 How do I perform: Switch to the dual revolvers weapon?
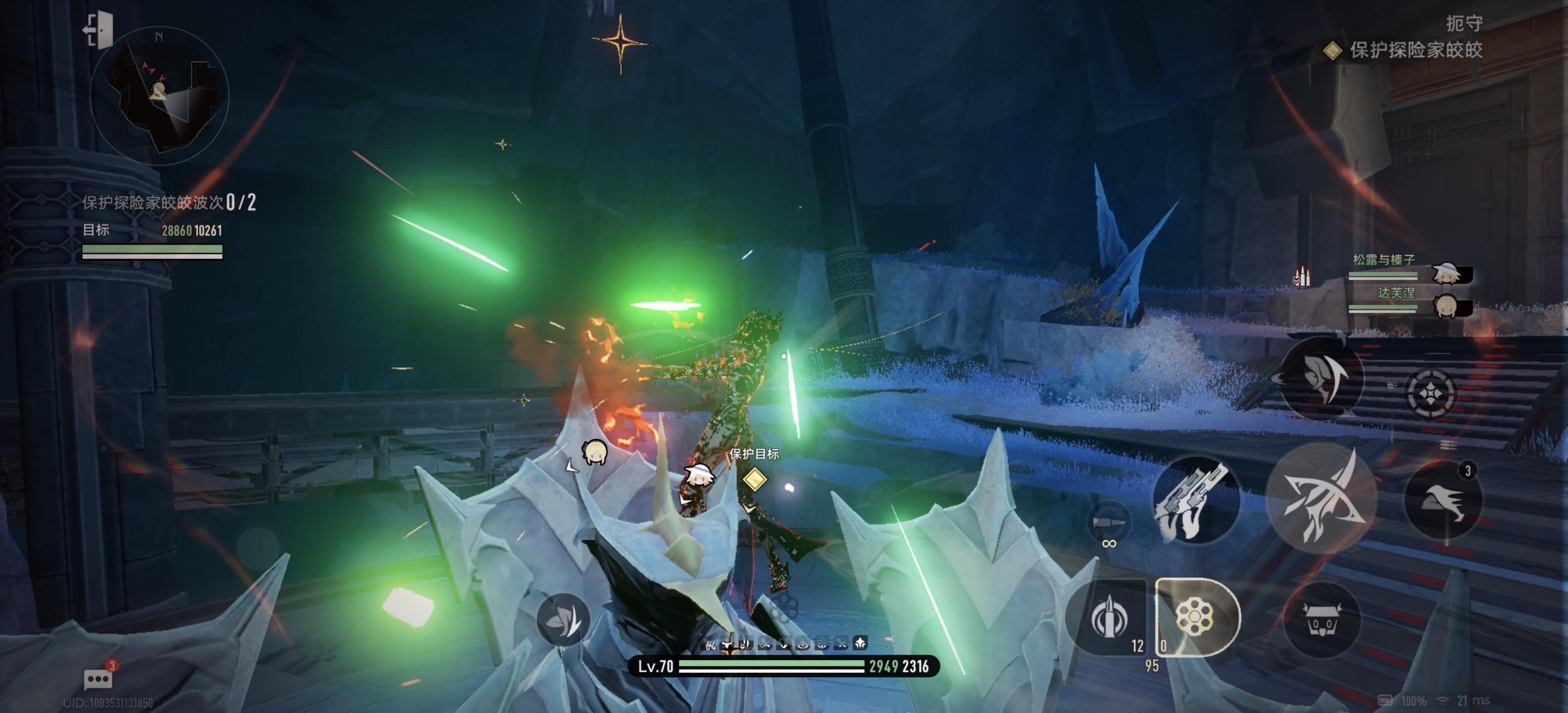(x=1196, y=499)
